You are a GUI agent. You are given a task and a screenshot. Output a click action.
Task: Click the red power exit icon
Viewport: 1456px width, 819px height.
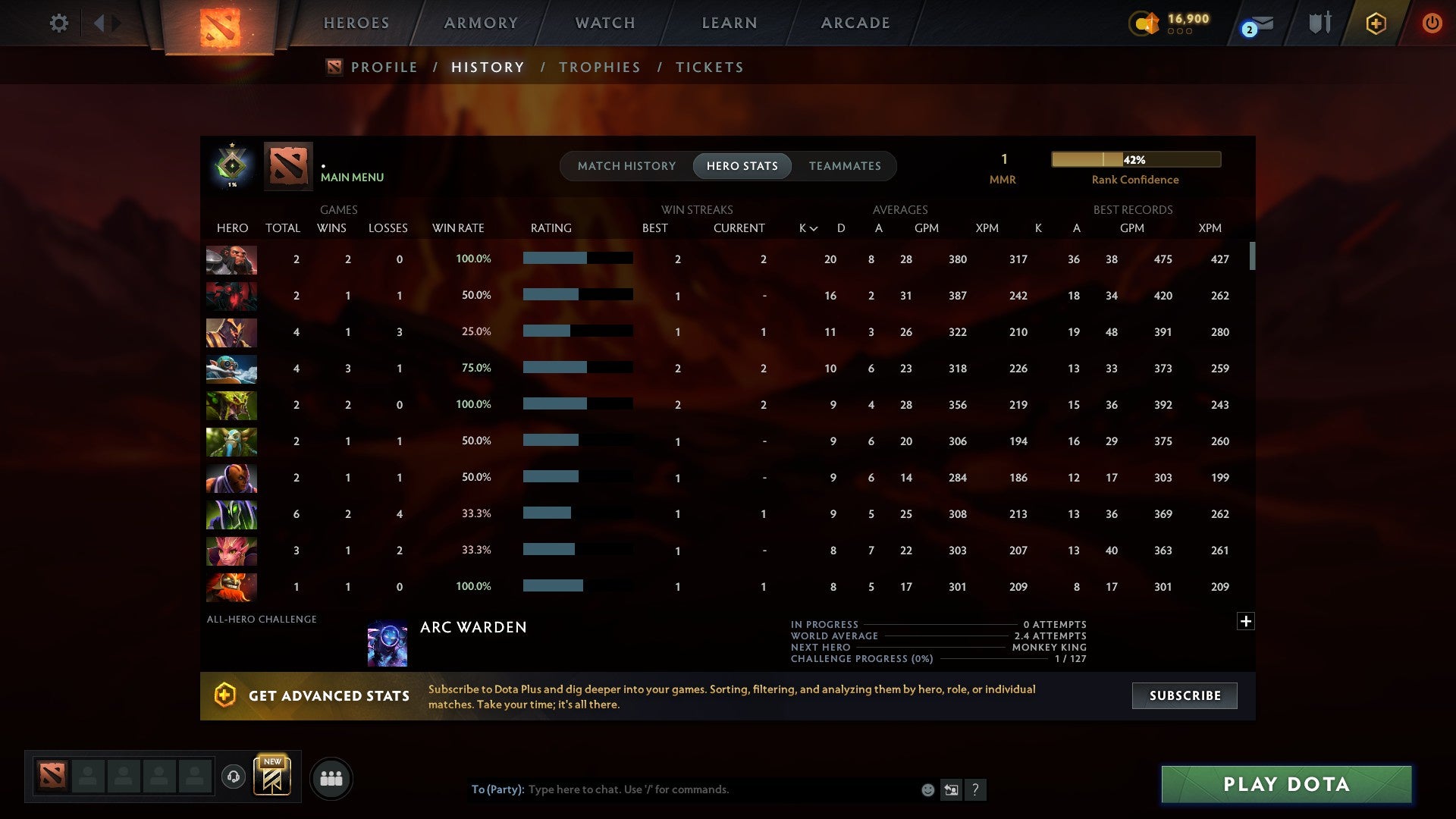click(1432, 24)
